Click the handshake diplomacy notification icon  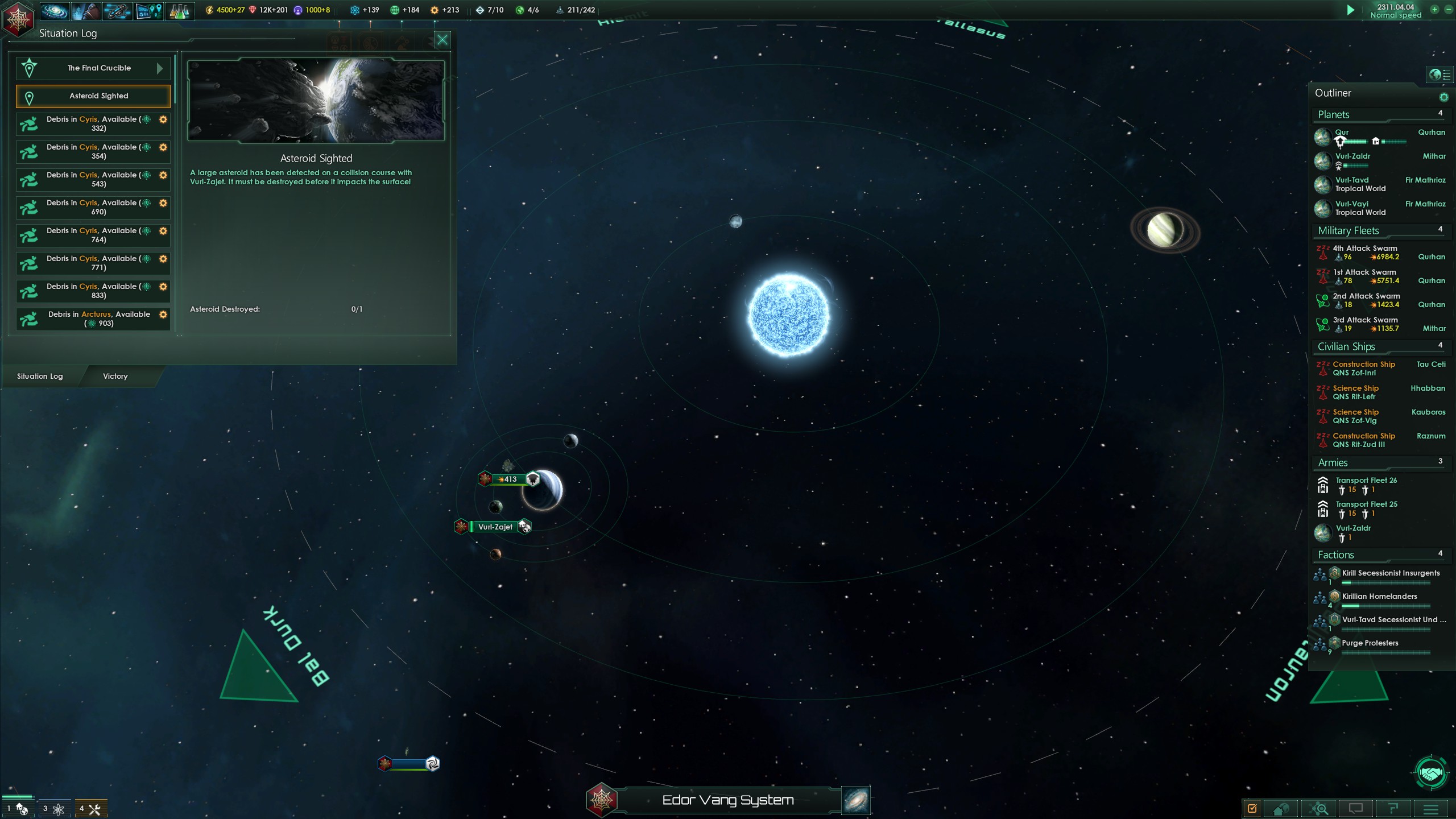(1431, 773)
